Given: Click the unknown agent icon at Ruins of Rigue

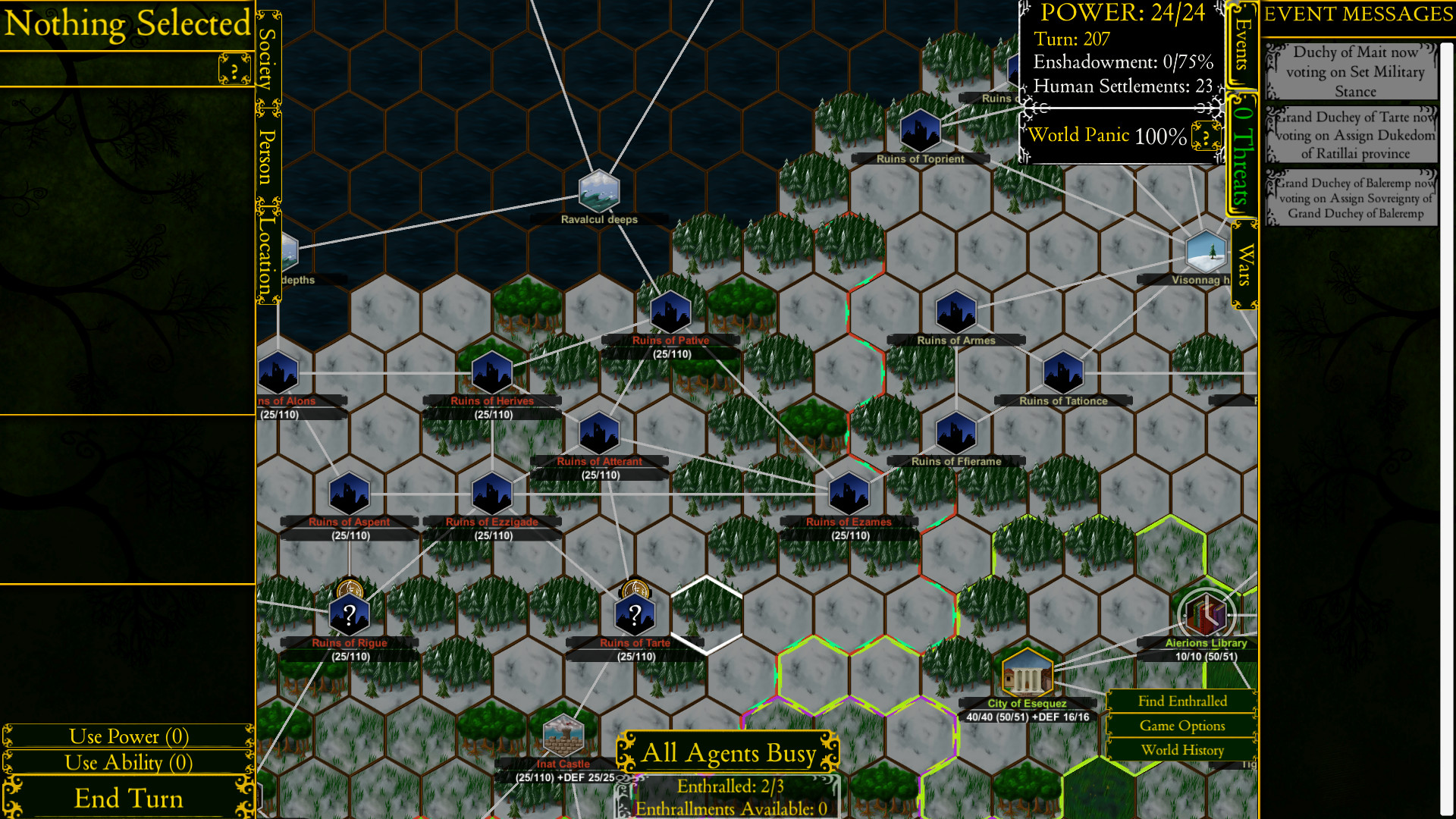Looking at the screenshot, I should (x=348, y=614).
